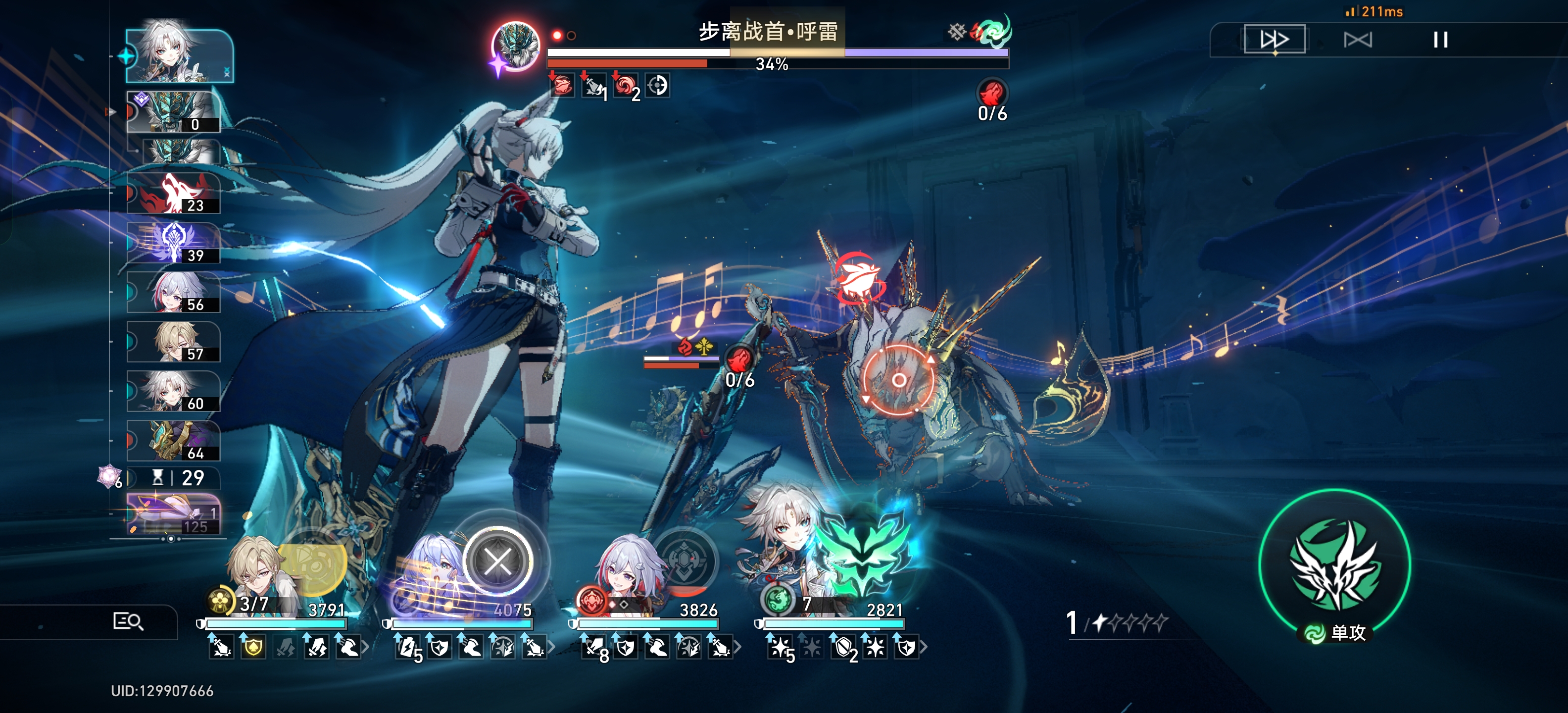
Task: Cancel the purple-haired character's ultimate
Action: (498, 561)
